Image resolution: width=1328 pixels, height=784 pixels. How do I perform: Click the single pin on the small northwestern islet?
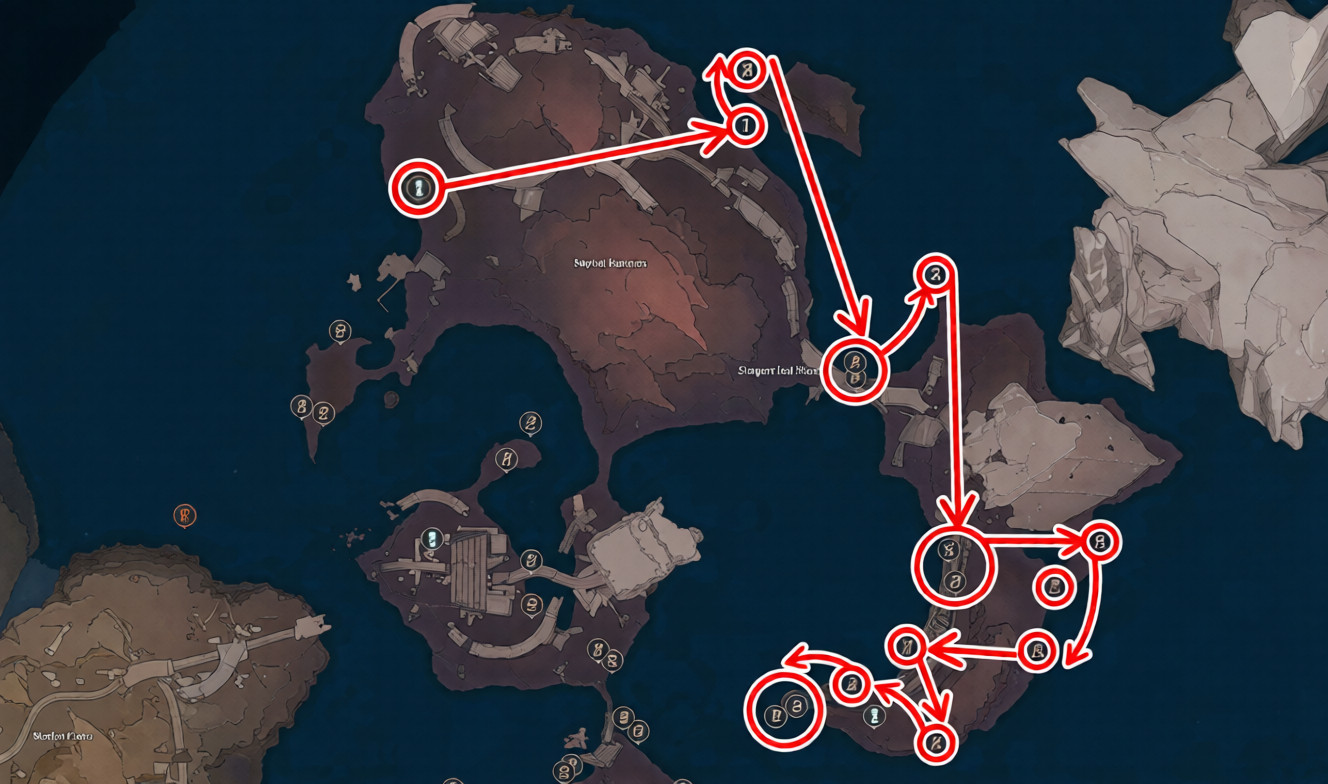point(341,331)
